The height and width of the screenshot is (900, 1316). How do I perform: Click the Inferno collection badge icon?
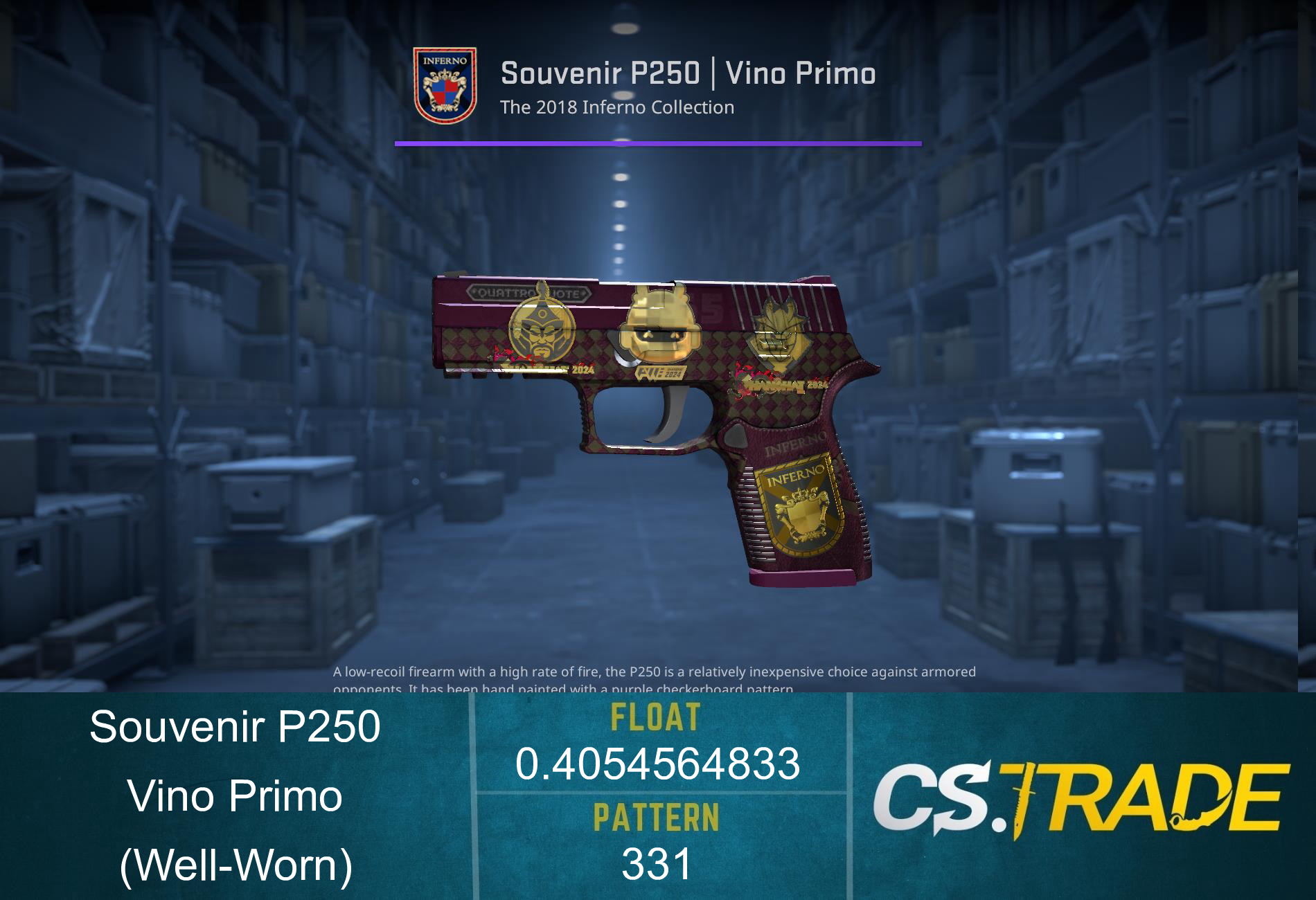click(445, 82)
